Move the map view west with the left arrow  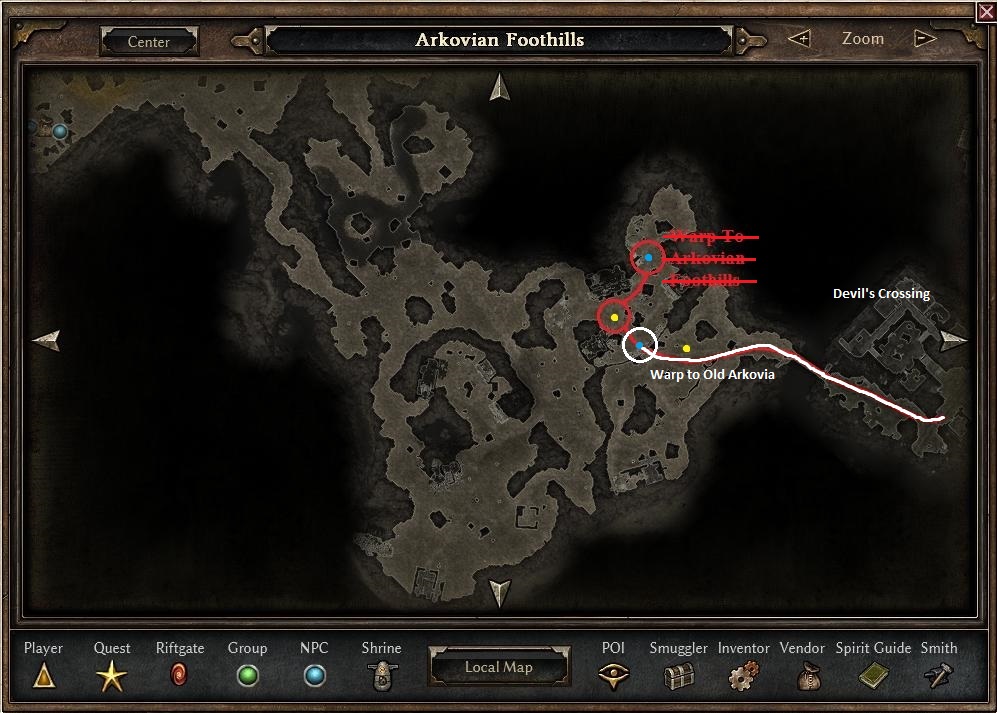[47, 340]
